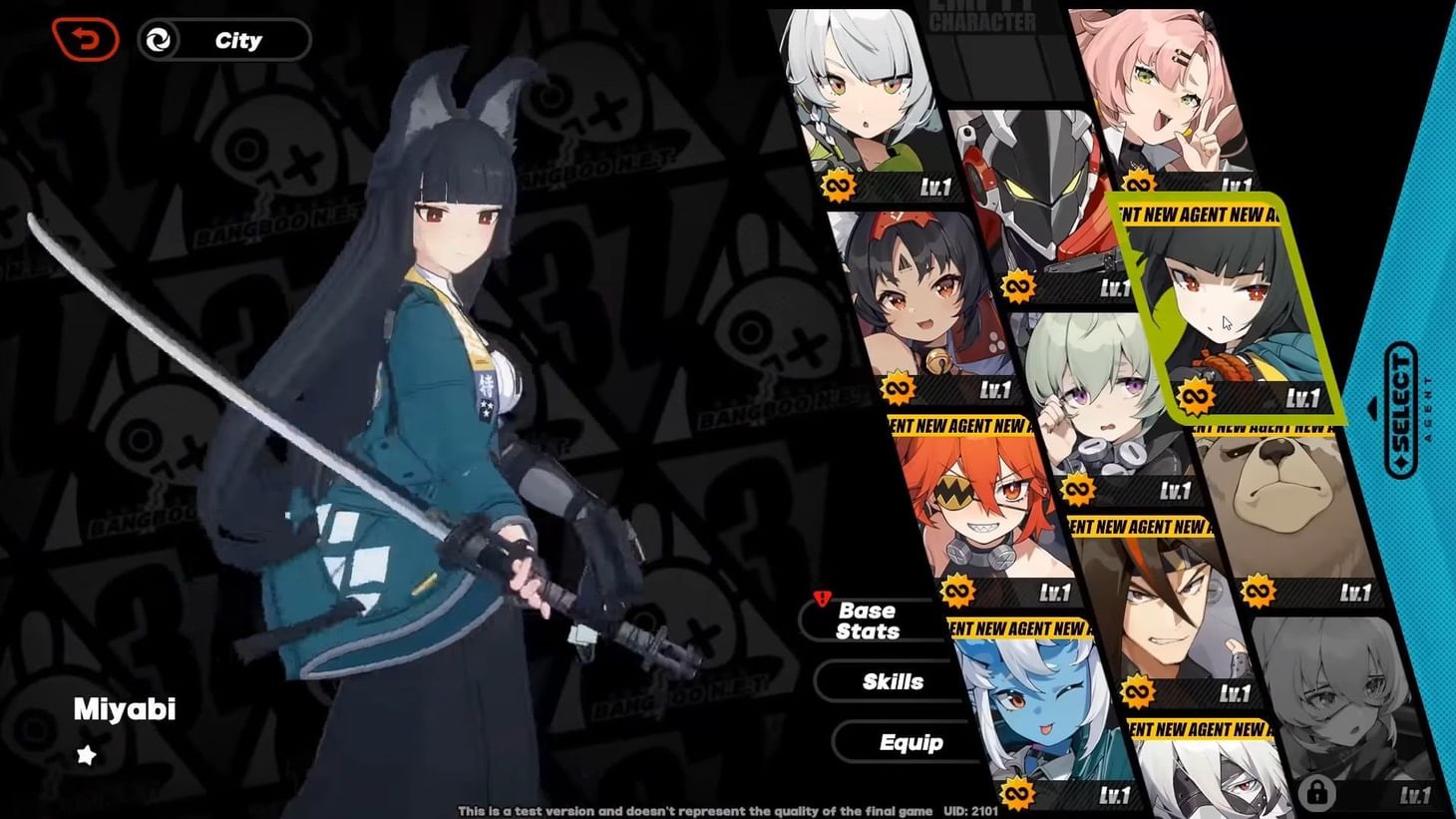Open the Skills panel
The width and height of the screenshot is (1456, 819).
(x=892, y=681)
